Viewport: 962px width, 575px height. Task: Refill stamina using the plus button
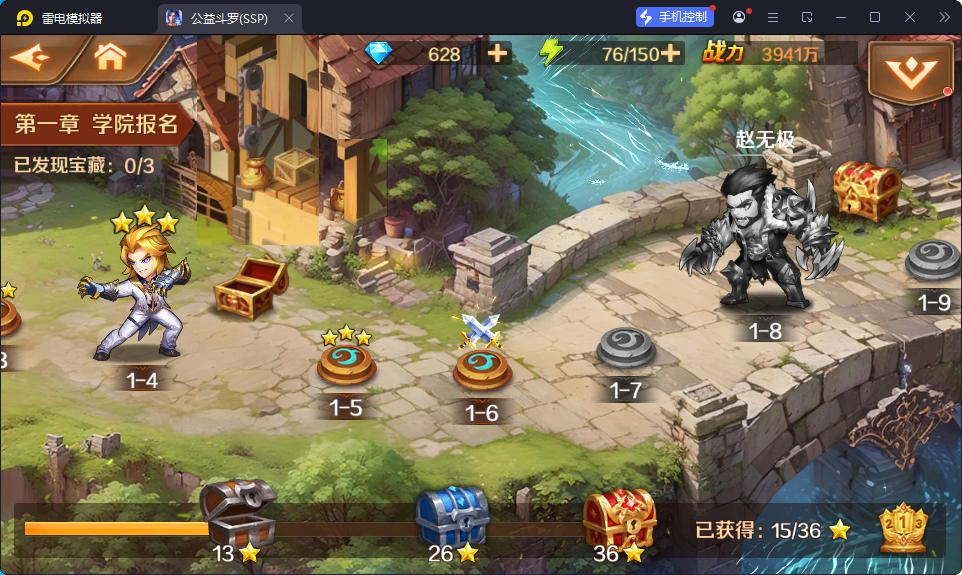click(x=670, y=54)
